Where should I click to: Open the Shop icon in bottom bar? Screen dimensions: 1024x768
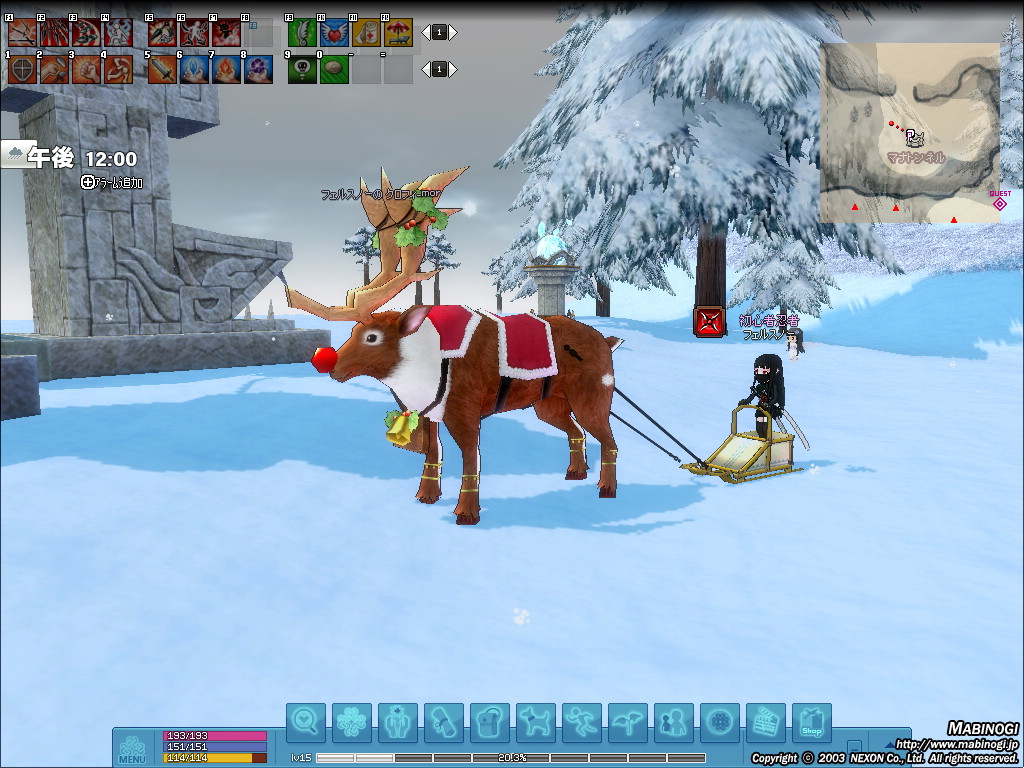click(x=811, y=722)
